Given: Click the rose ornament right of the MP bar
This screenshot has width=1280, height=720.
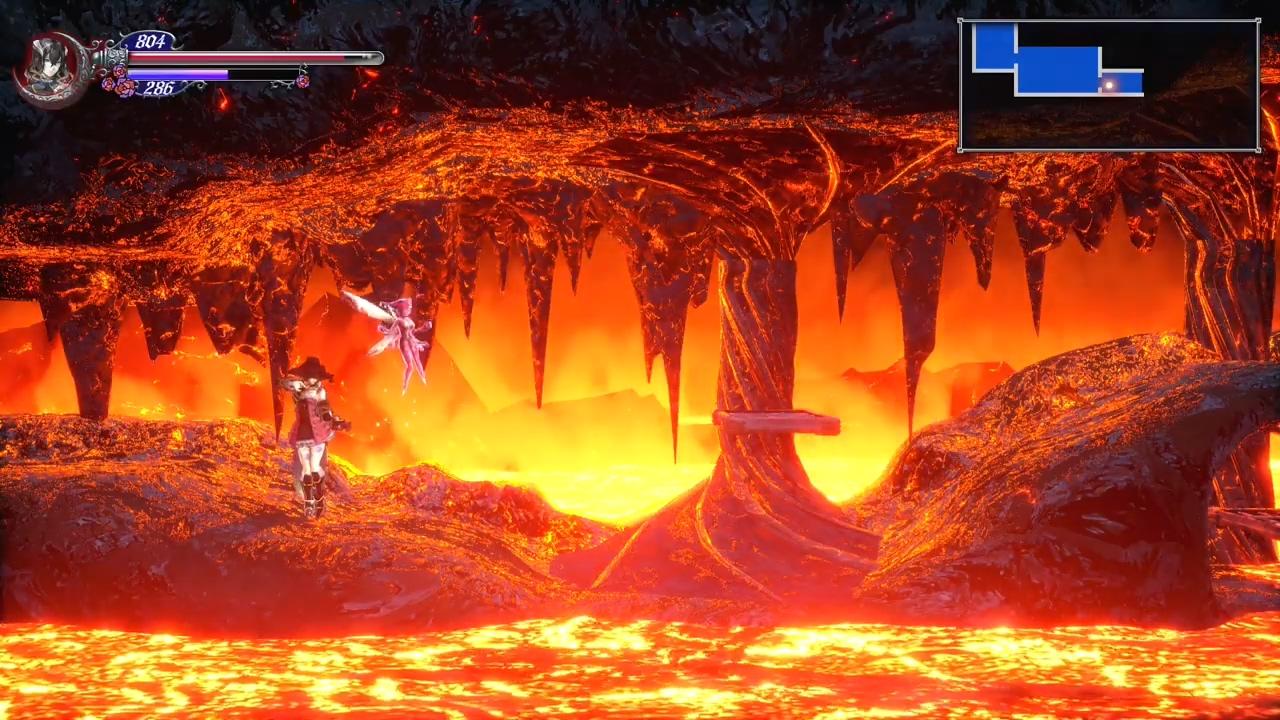Looking at the screenshot, I should click(x=302, y=80).
